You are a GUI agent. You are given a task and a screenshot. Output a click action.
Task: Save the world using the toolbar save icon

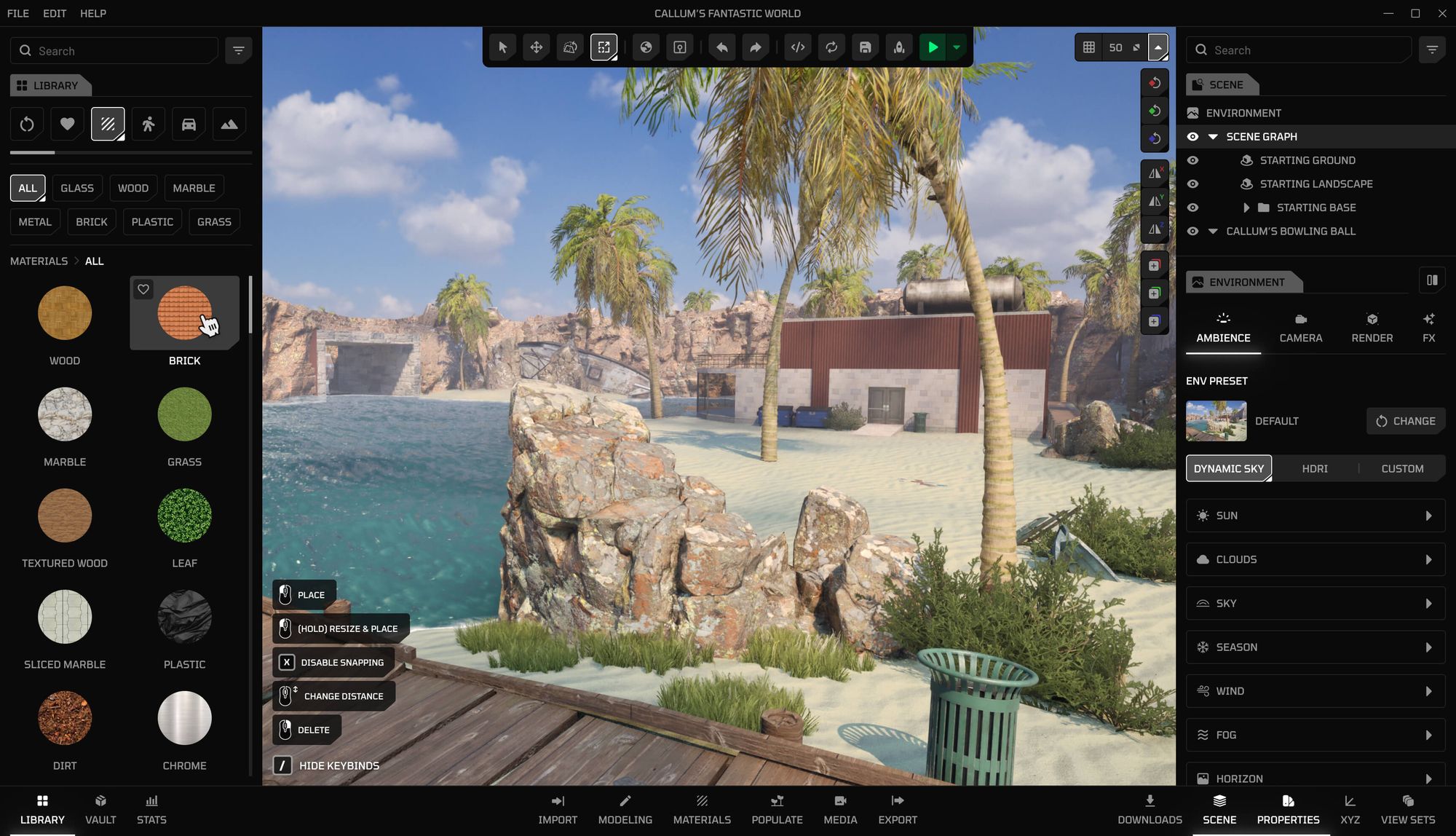point(865,47)
